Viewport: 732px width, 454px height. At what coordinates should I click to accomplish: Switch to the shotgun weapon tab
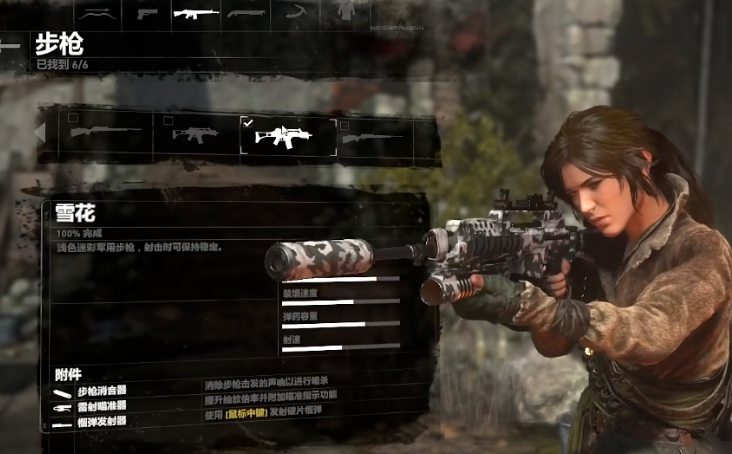click(x=245, y=13)
